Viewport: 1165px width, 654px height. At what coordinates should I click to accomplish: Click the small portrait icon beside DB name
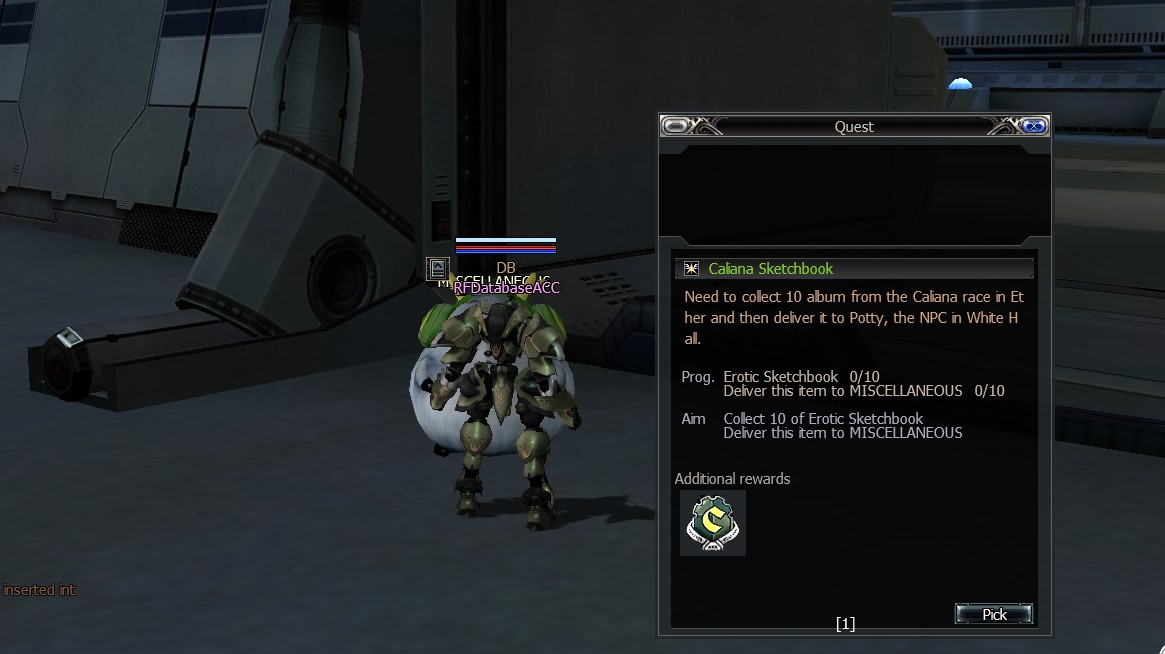[x=437, y=268]
